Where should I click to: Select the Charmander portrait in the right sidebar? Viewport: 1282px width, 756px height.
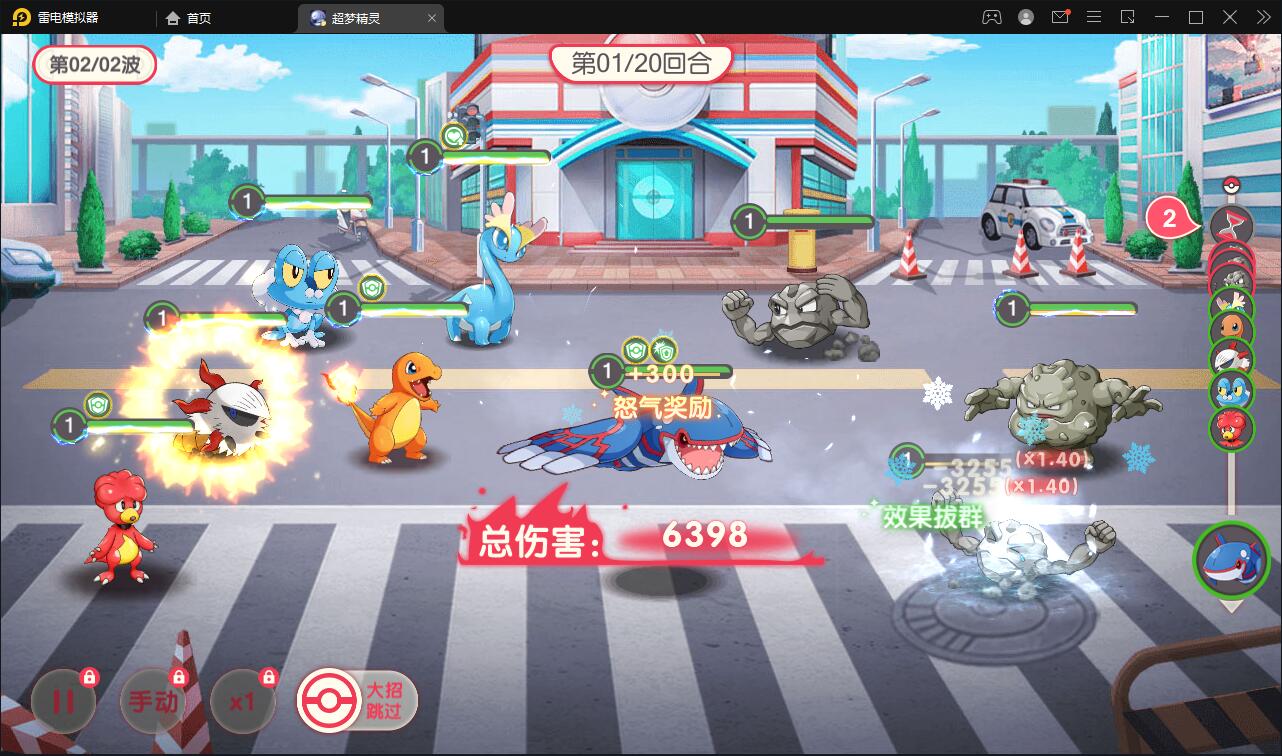[x=1234, y=326]
